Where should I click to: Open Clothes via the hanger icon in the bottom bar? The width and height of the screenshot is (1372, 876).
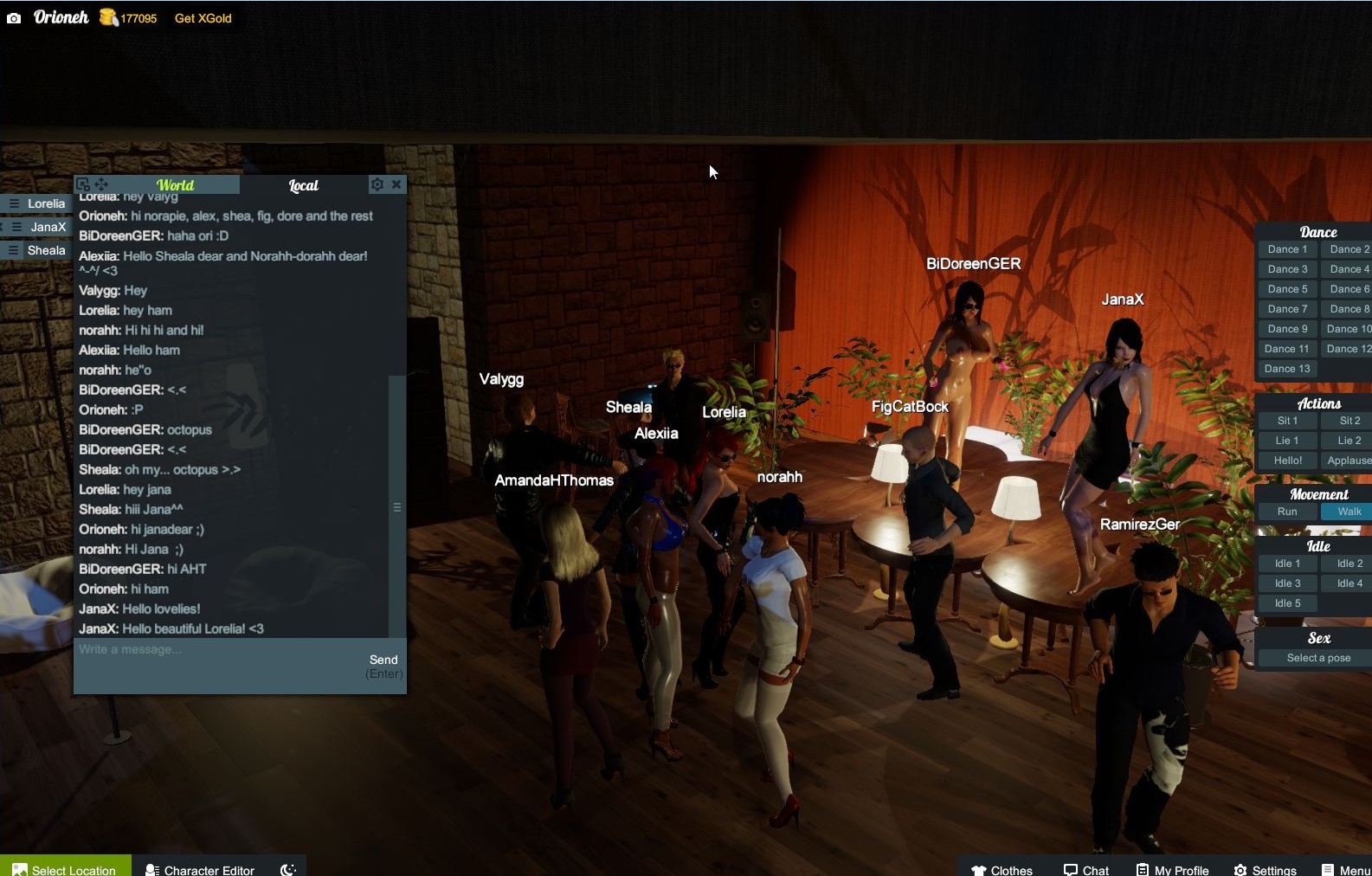(x=979, y=869)
